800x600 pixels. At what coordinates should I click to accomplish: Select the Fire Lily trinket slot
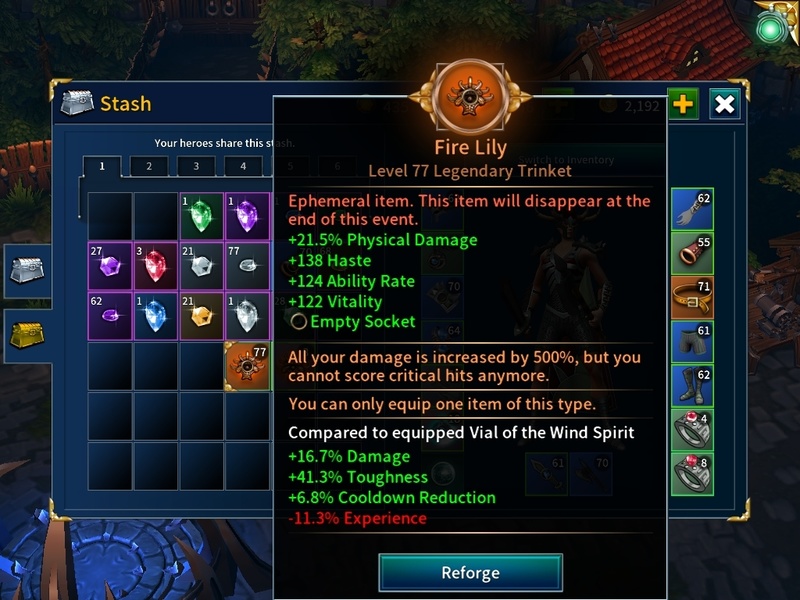coord(248,366)
